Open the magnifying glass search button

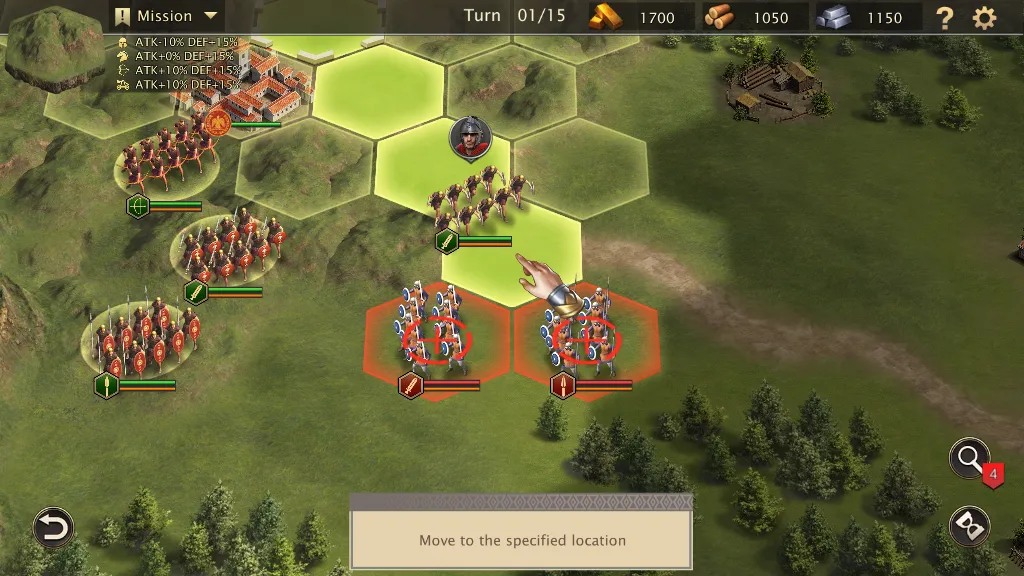click(x=969, y=459)
